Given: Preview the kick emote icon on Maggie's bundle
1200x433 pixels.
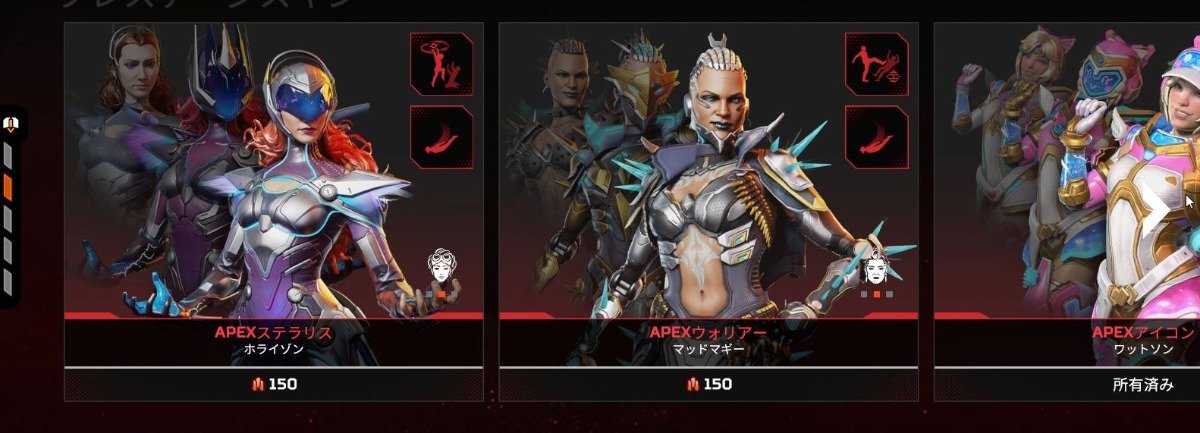Looking at the screenshot, I should tap(876, 63).
